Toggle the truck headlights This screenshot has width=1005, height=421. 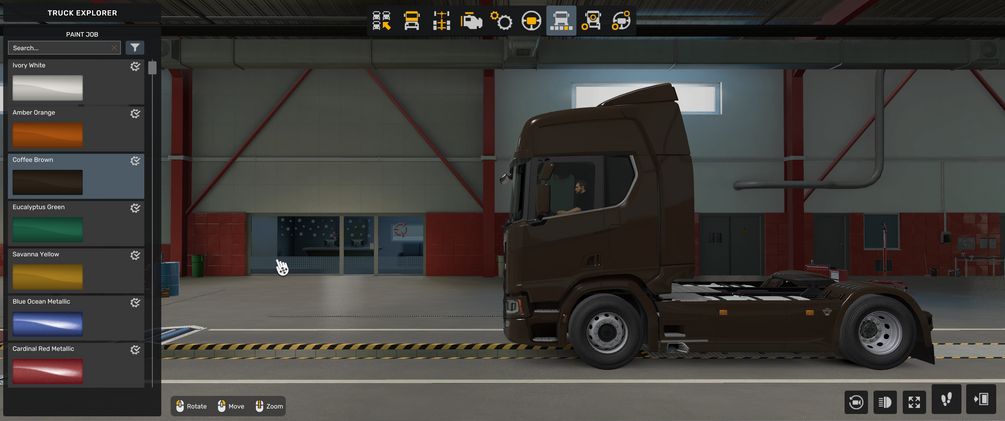click(884, 401)
